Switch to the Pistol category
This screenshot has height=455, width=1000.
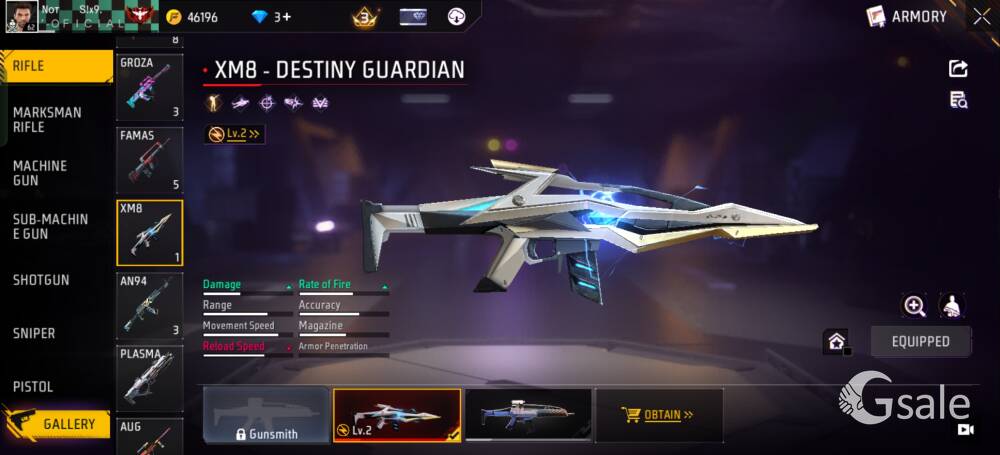click(x=33, y=387)
